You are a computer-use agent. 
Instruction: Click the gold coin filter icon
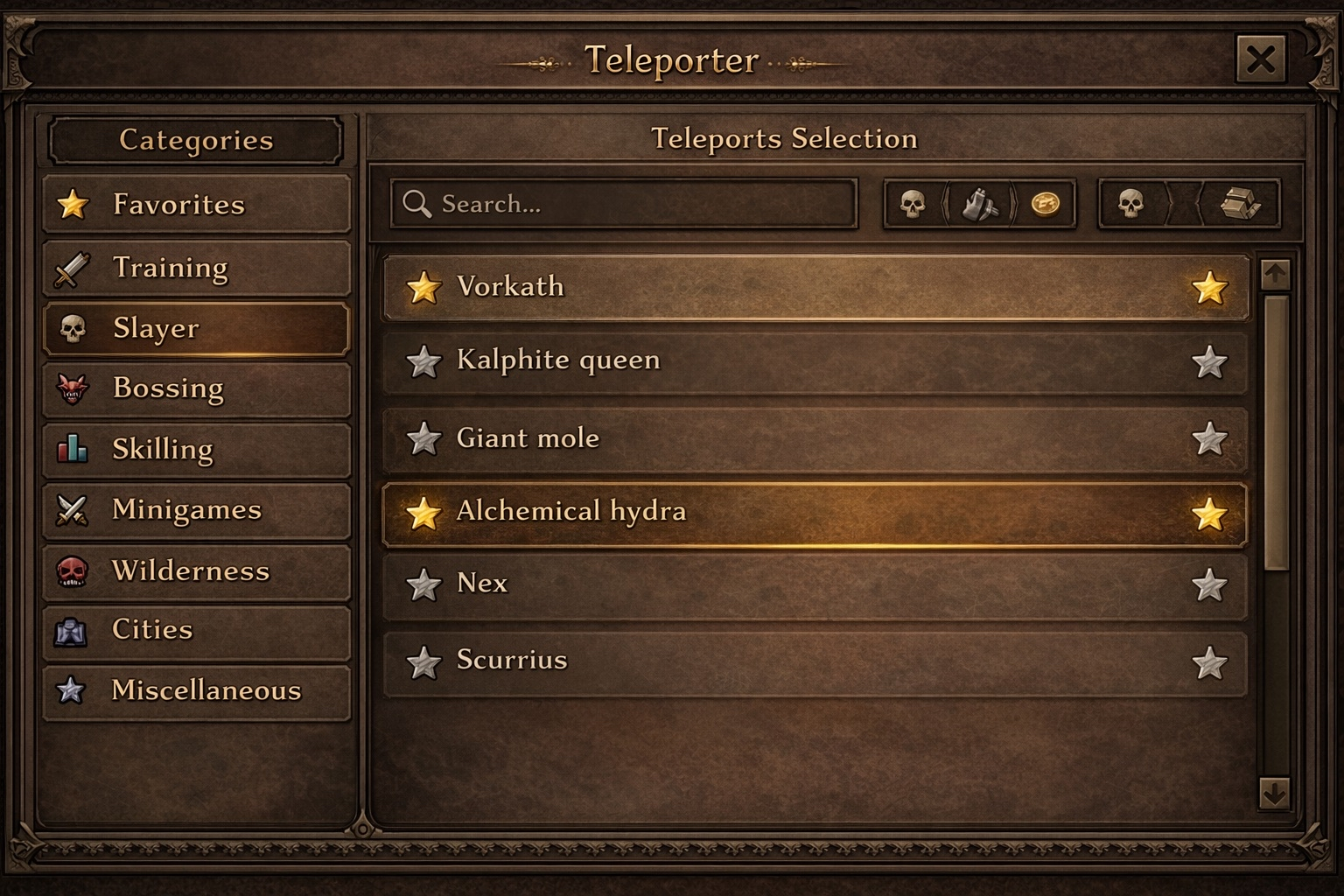tap(1045, 204)
